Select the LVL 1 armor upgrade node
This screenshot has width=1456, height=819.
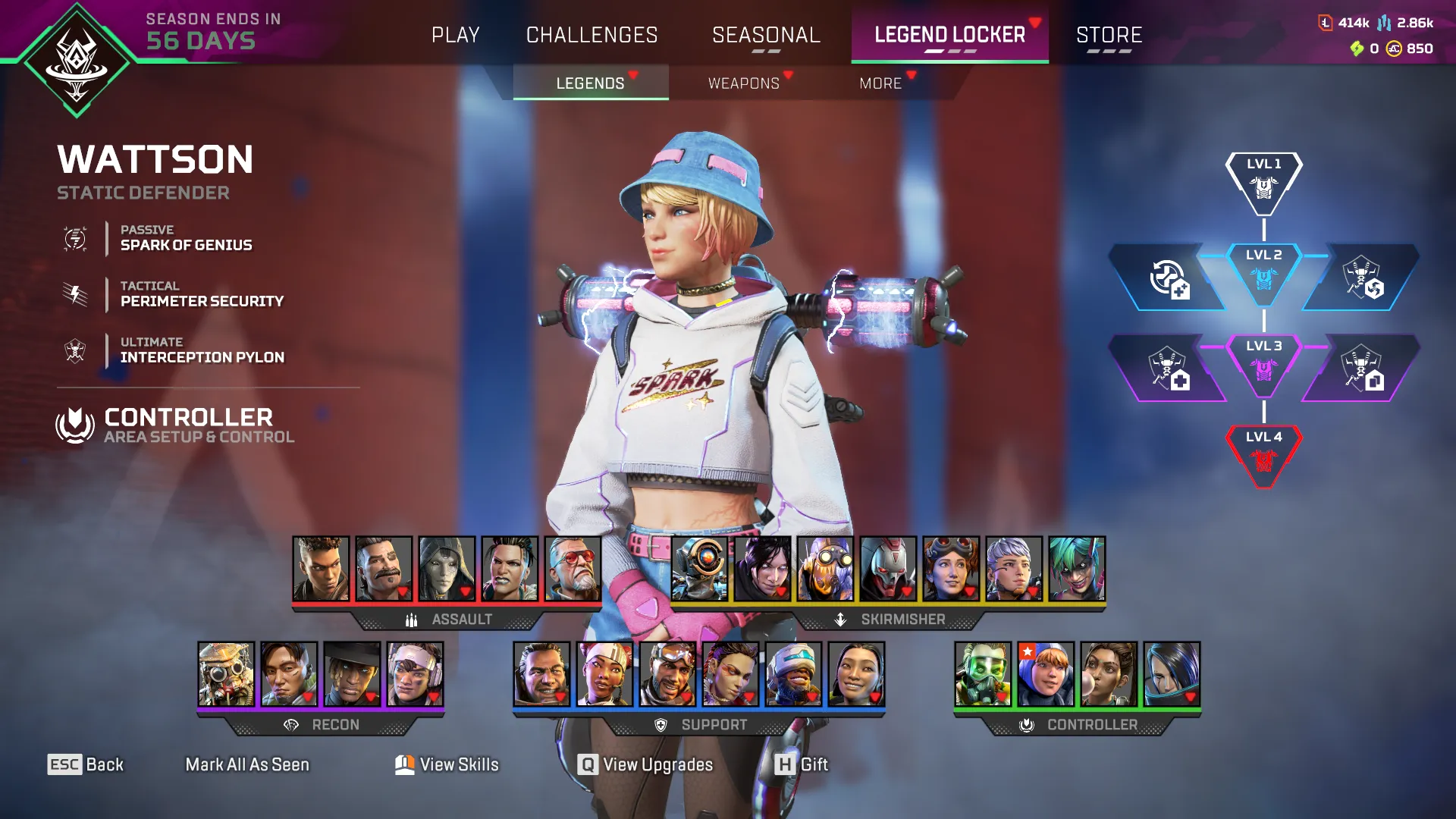[1263, 182]
